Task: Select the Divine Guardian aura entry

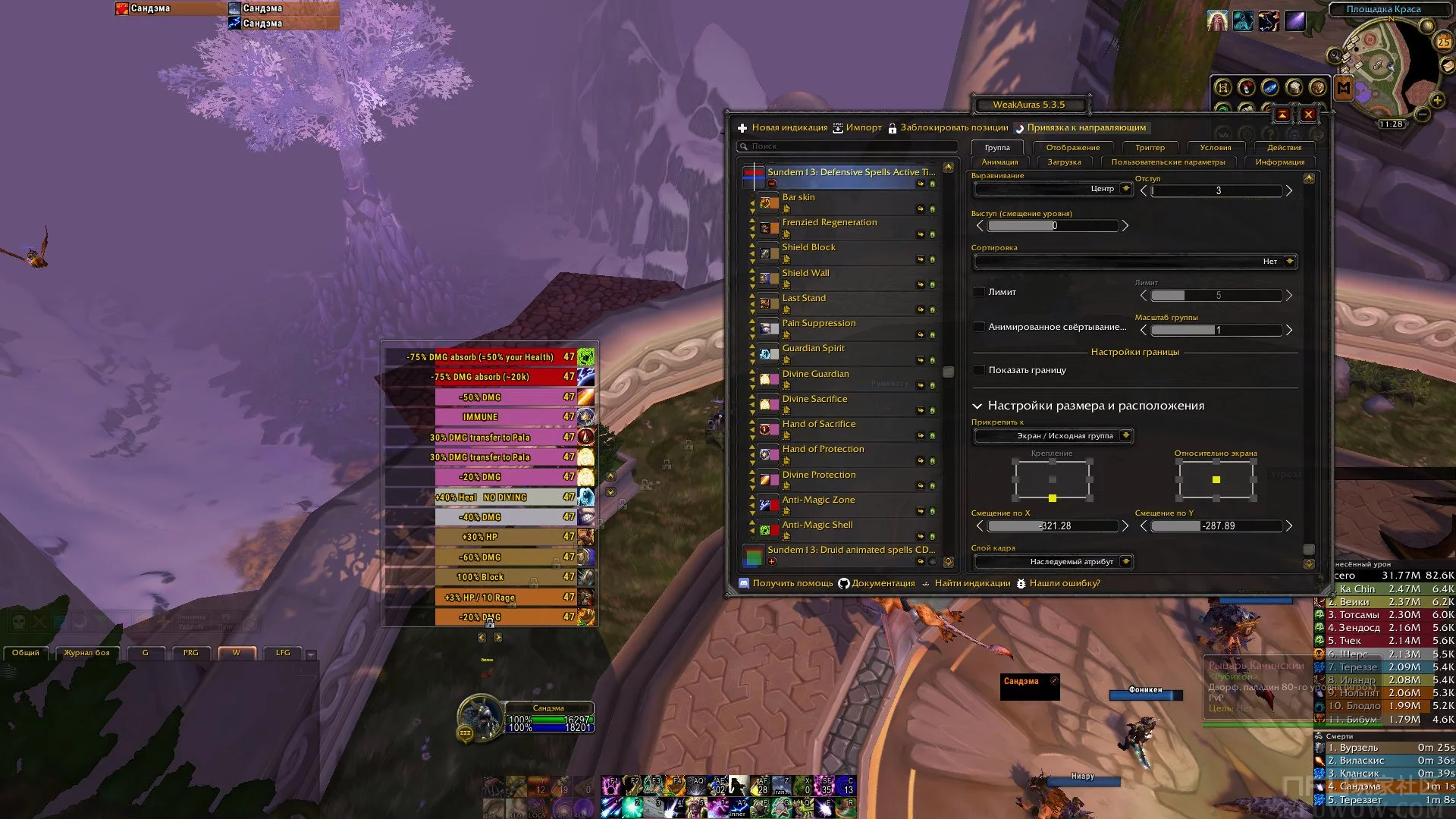Action: coord(815,374)
